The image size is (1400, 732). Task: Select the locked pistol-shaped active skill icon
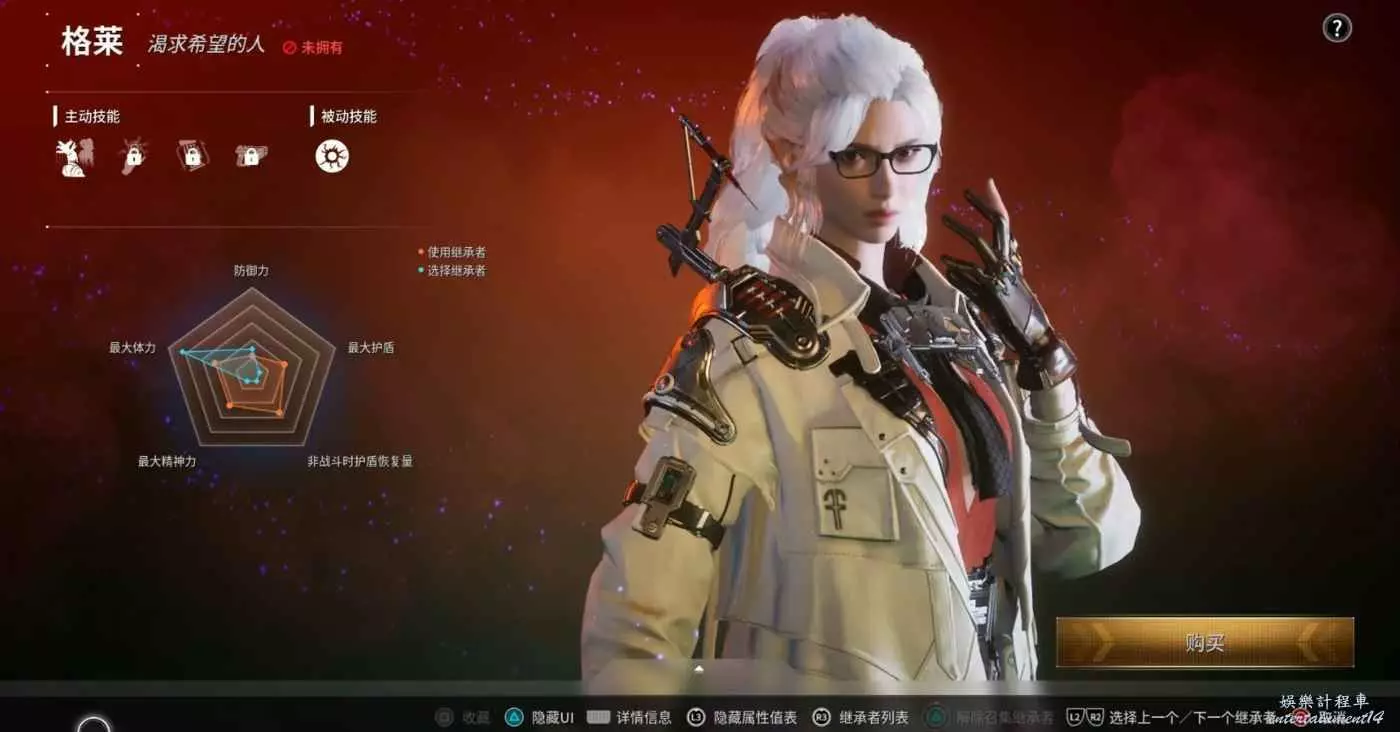(x=250, y=156)
